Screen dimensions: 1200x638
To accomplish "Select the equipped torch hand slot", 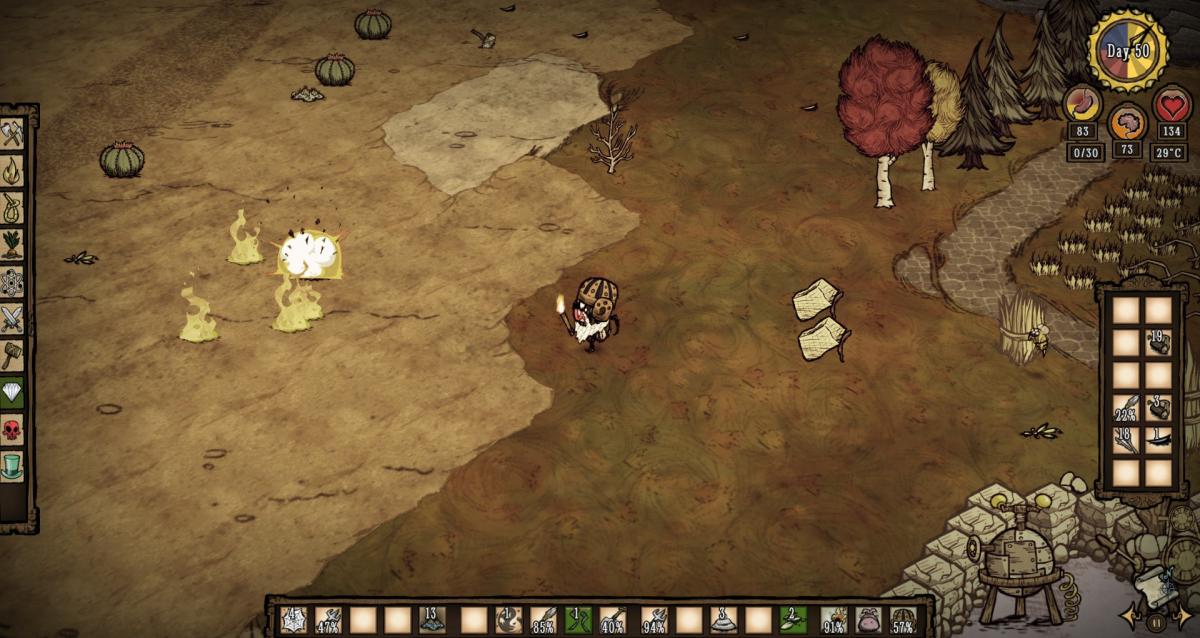I will click(832, 619).
